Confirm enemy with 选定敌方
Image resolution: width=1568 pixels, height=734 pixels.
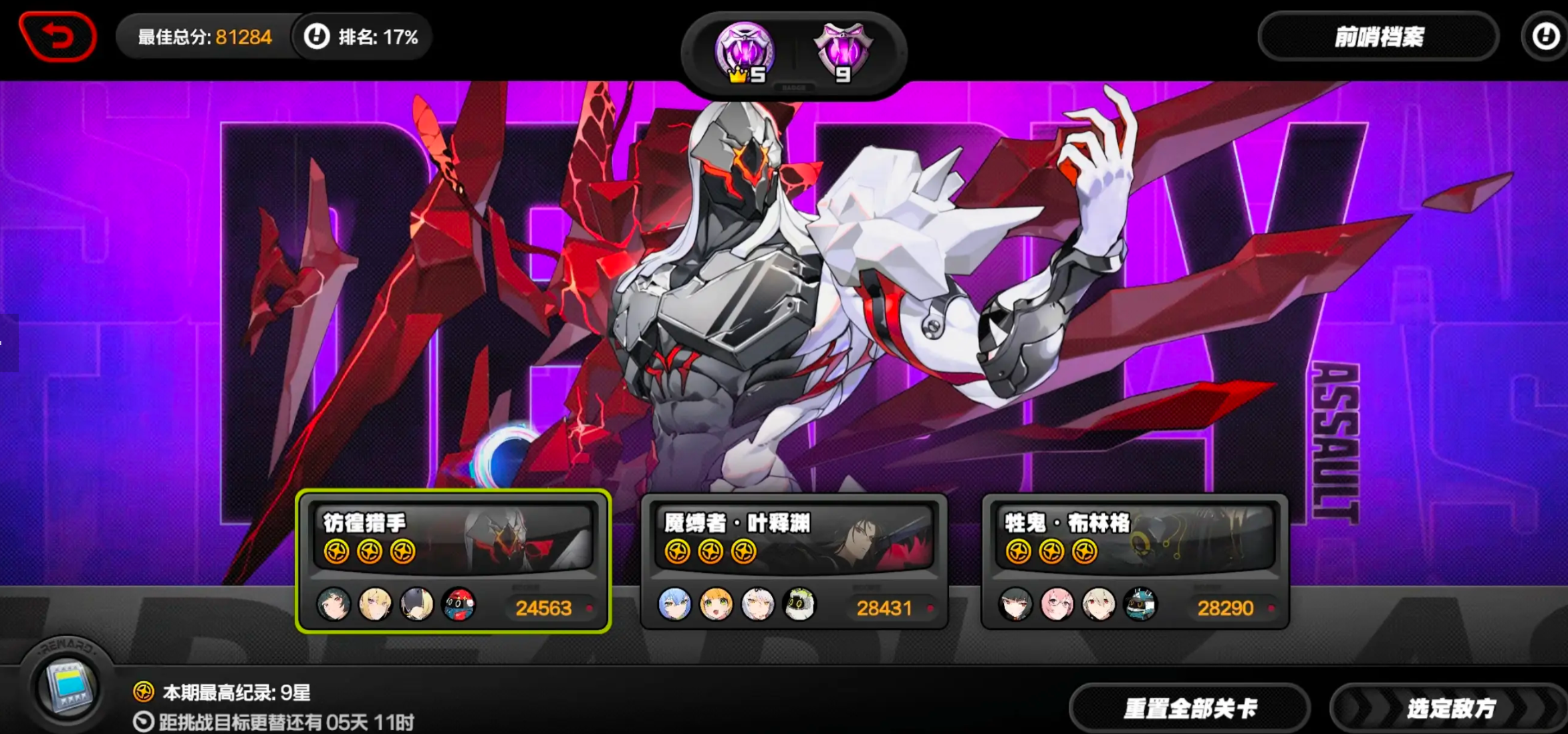click(1450, 709)
